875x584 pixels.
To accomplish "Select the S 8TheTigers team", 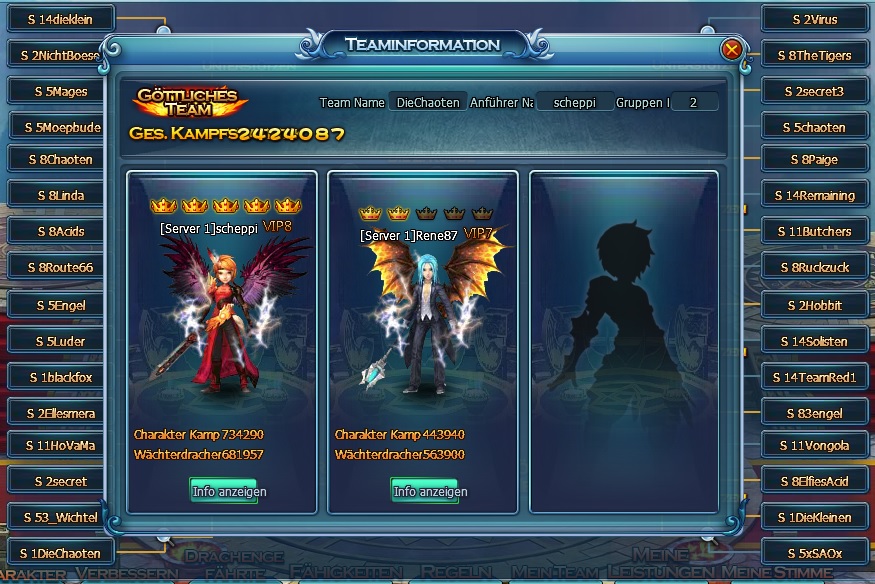I will coord(813,55).
